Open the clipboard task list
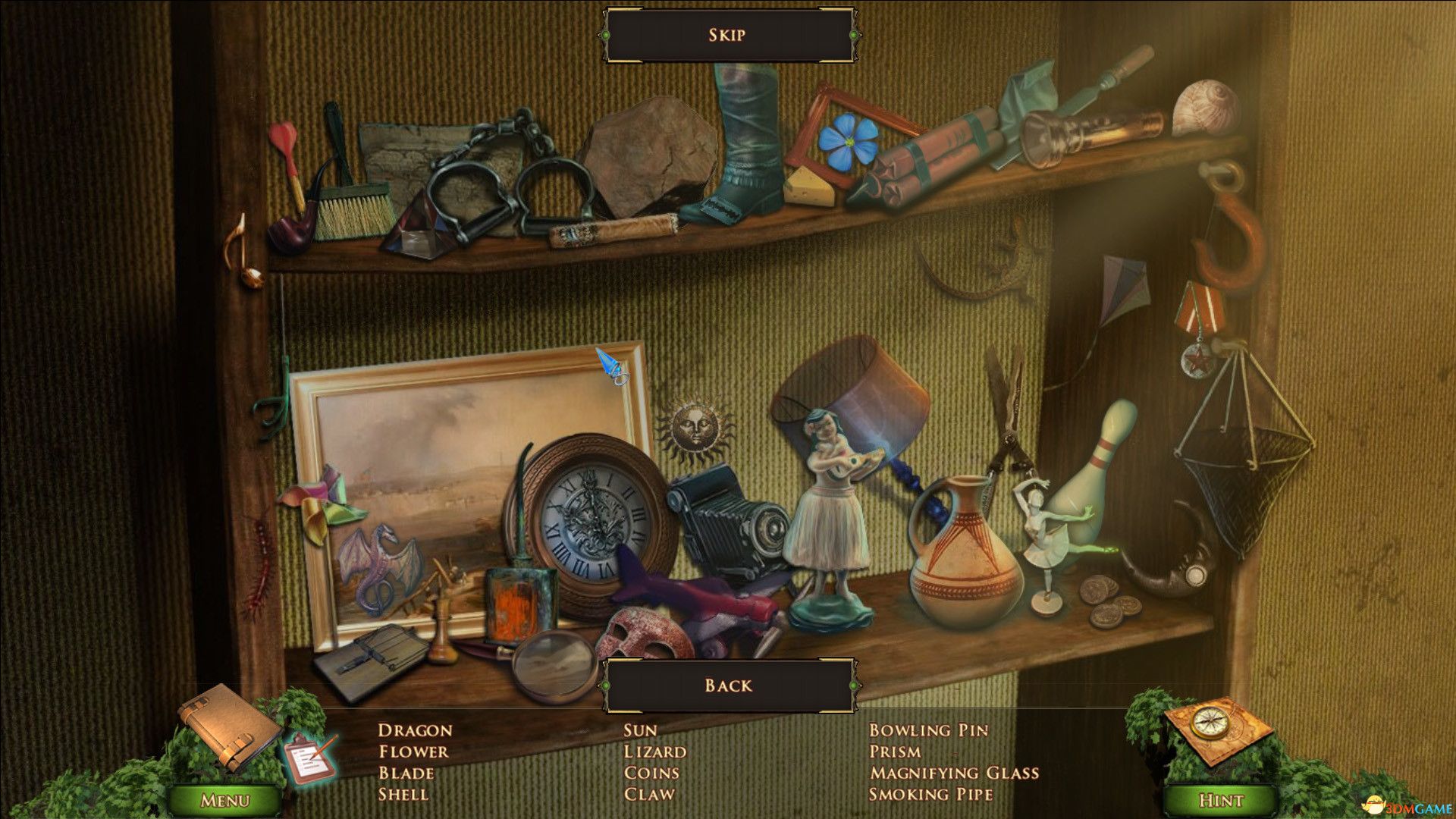The width and height of the screenshot is (1456, 819). pos(310,756)
